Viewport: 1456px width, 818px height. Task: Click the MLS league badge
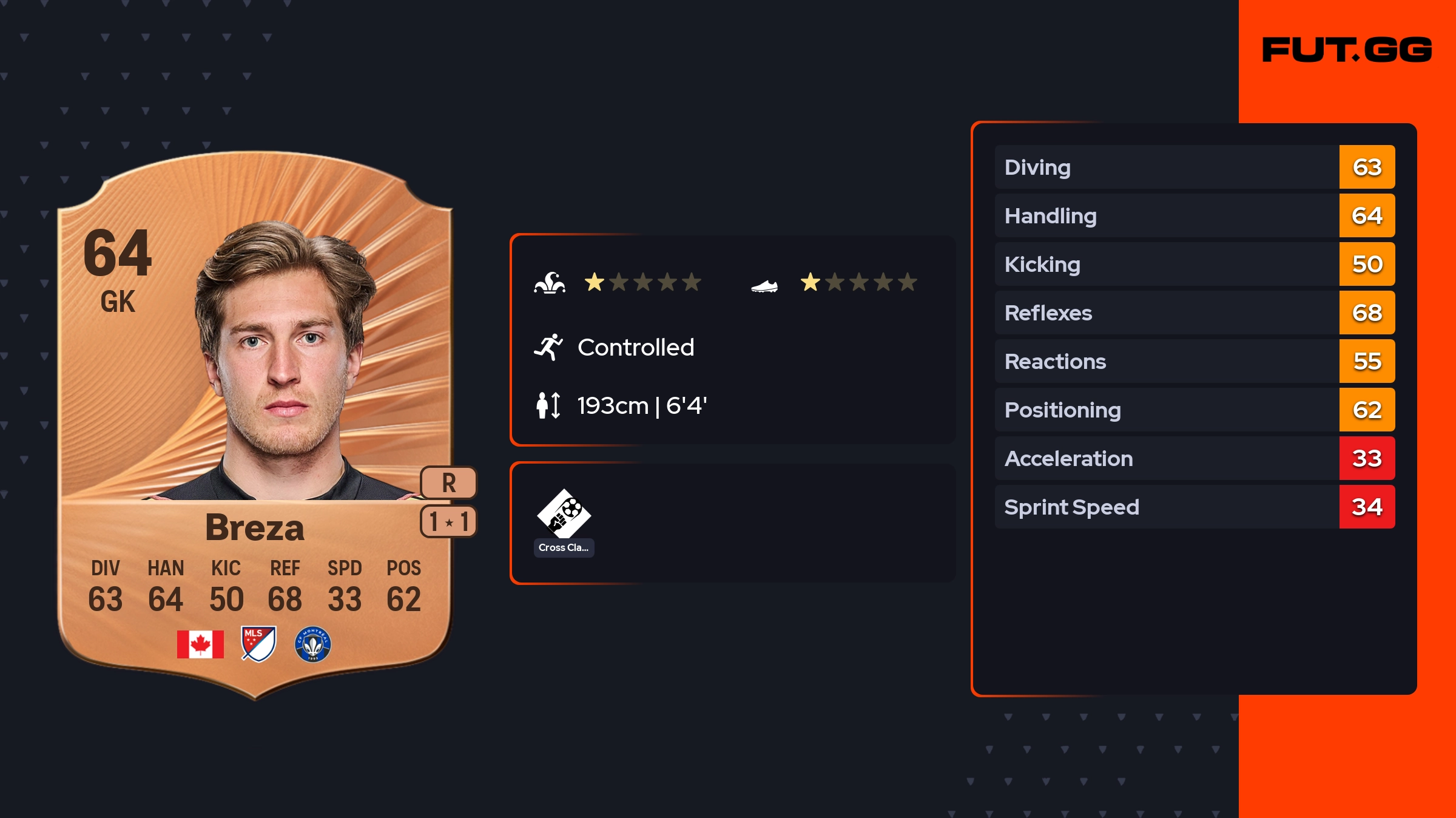(x=258, y=644)
